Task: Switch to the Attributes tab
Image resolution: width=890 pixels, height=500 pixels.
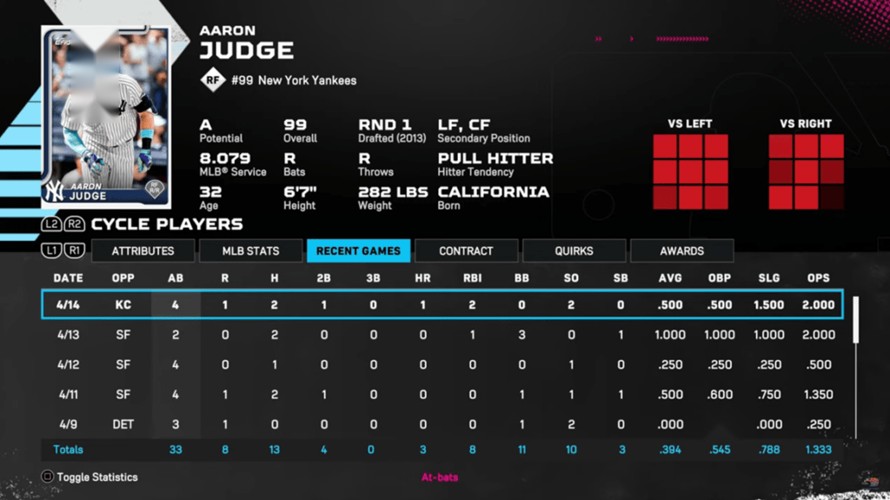Action: [x=143, y=251]
